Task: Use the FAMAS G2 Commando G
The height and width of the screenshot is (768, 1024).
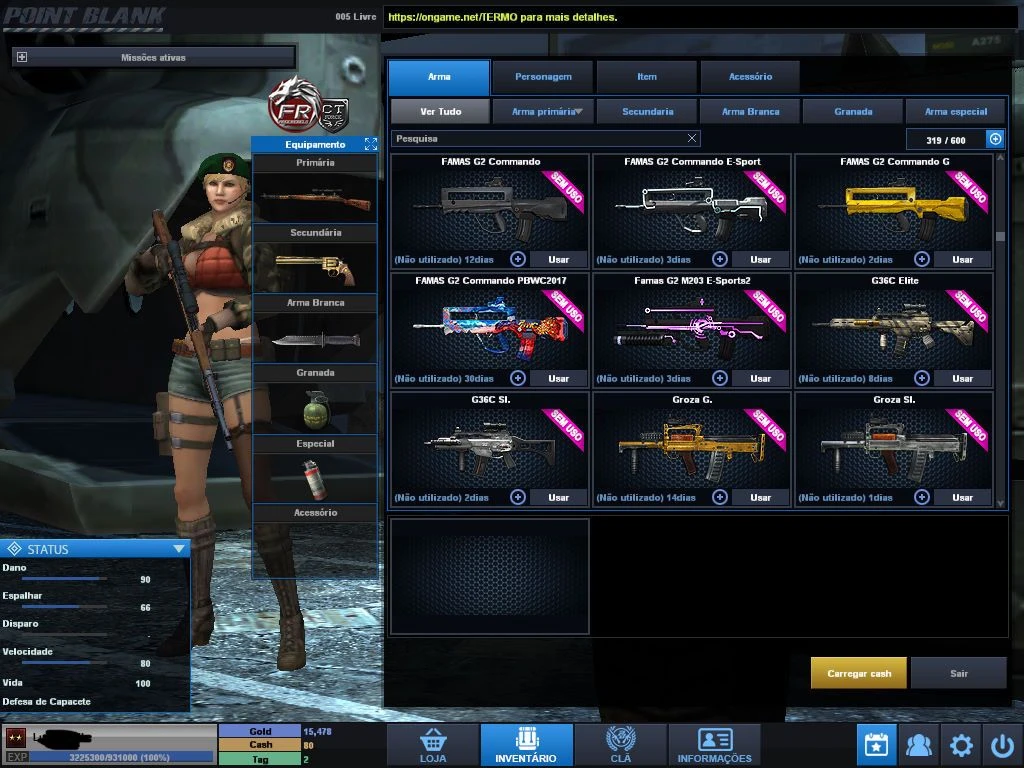Action: [962, 260]
